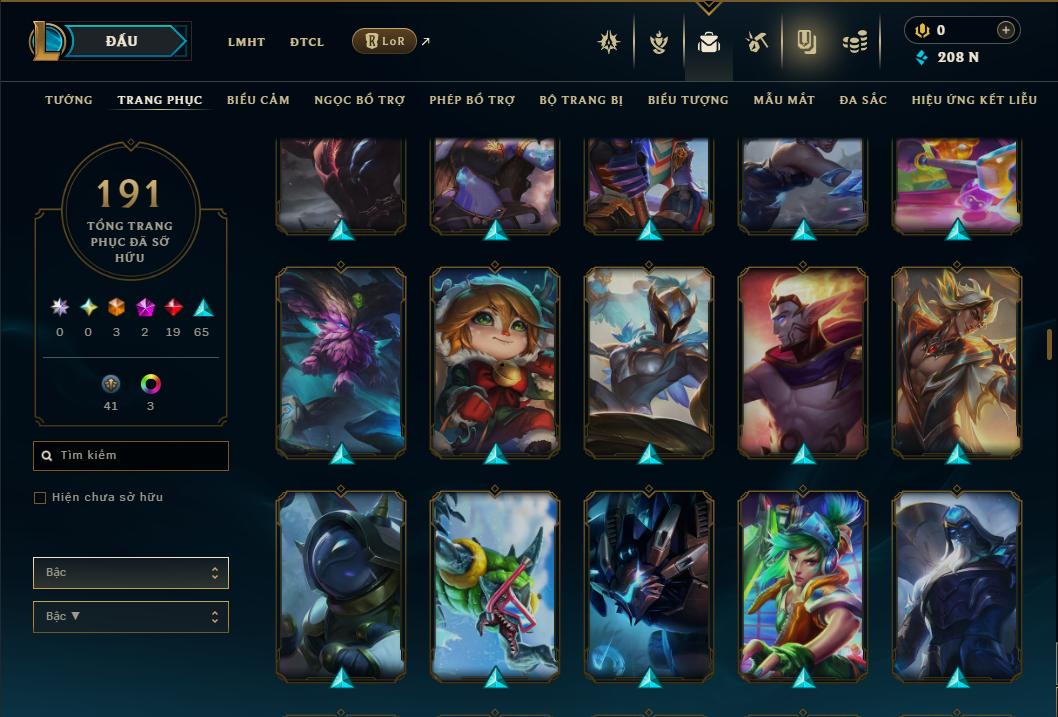
Task: Add RP with the plus button
Action: (x=1005, y=31)
